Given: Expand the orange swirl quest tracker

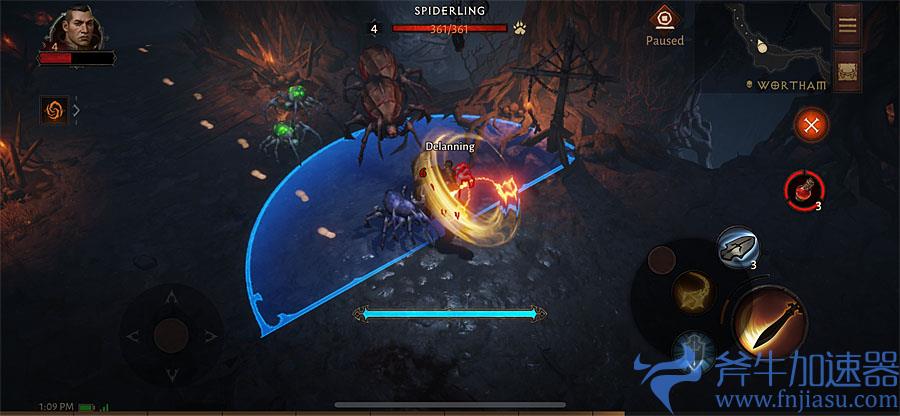Looking at the screenshot, I should [x=55, y=110].
